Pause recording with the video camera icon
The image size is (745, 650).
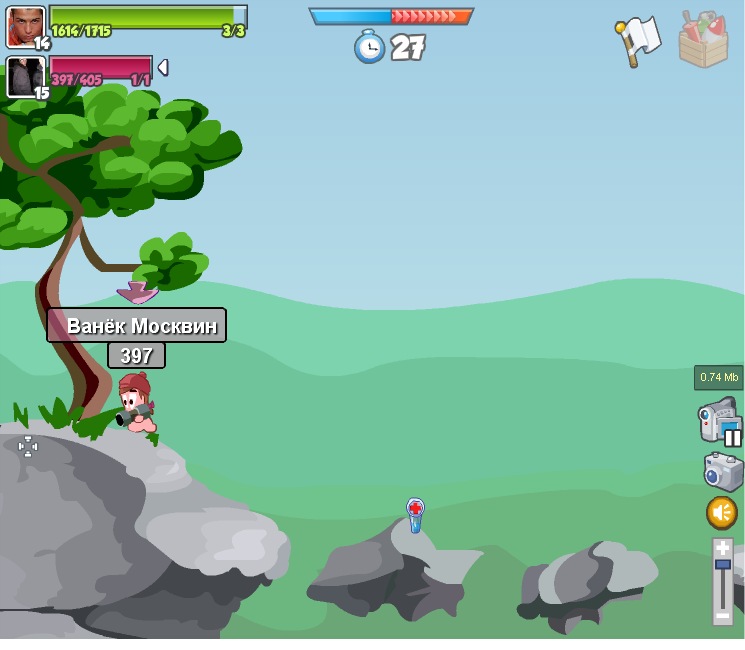click(x=719, y=420)
